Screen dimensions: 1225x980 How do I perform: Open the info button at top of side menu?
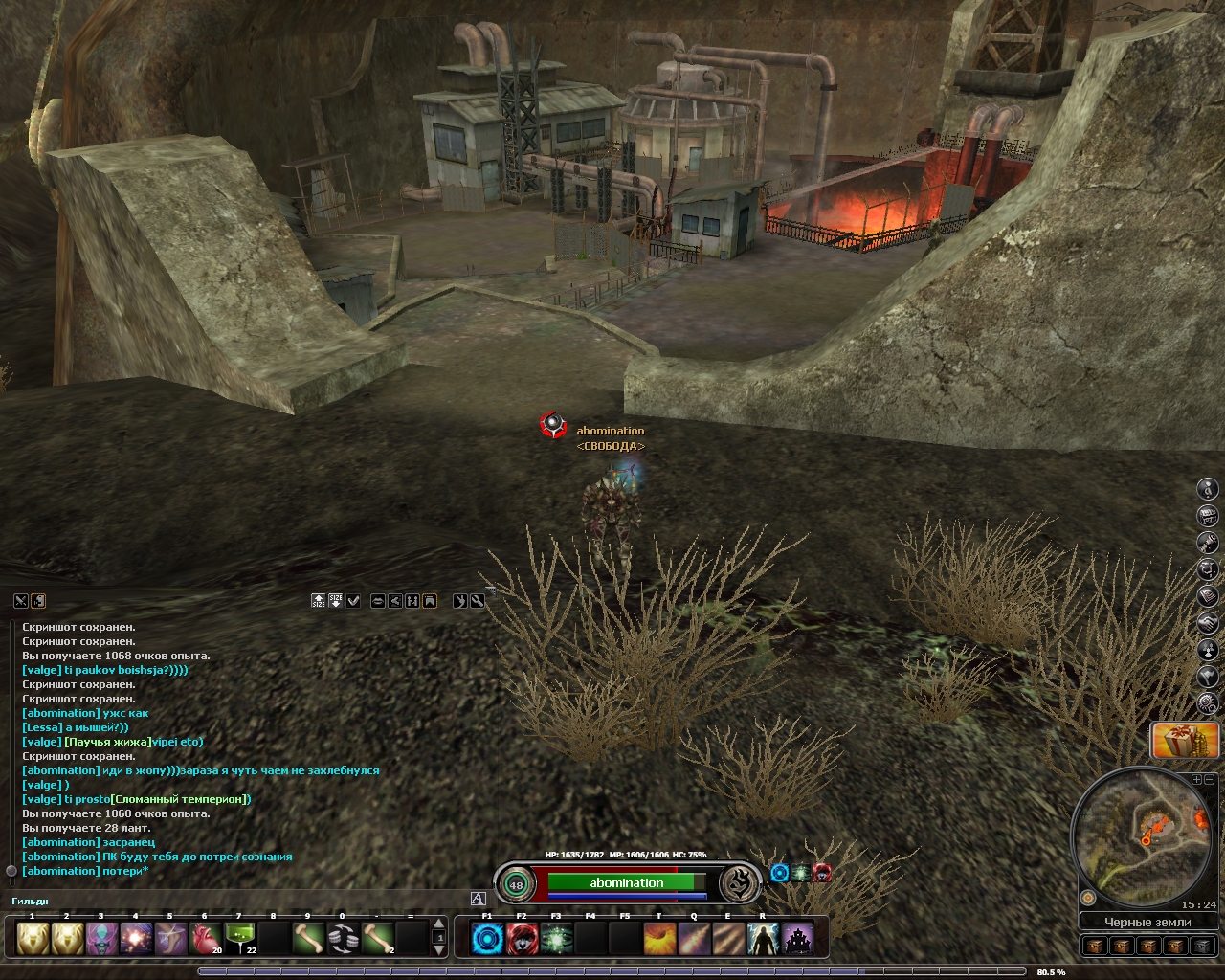point(1209,489)
